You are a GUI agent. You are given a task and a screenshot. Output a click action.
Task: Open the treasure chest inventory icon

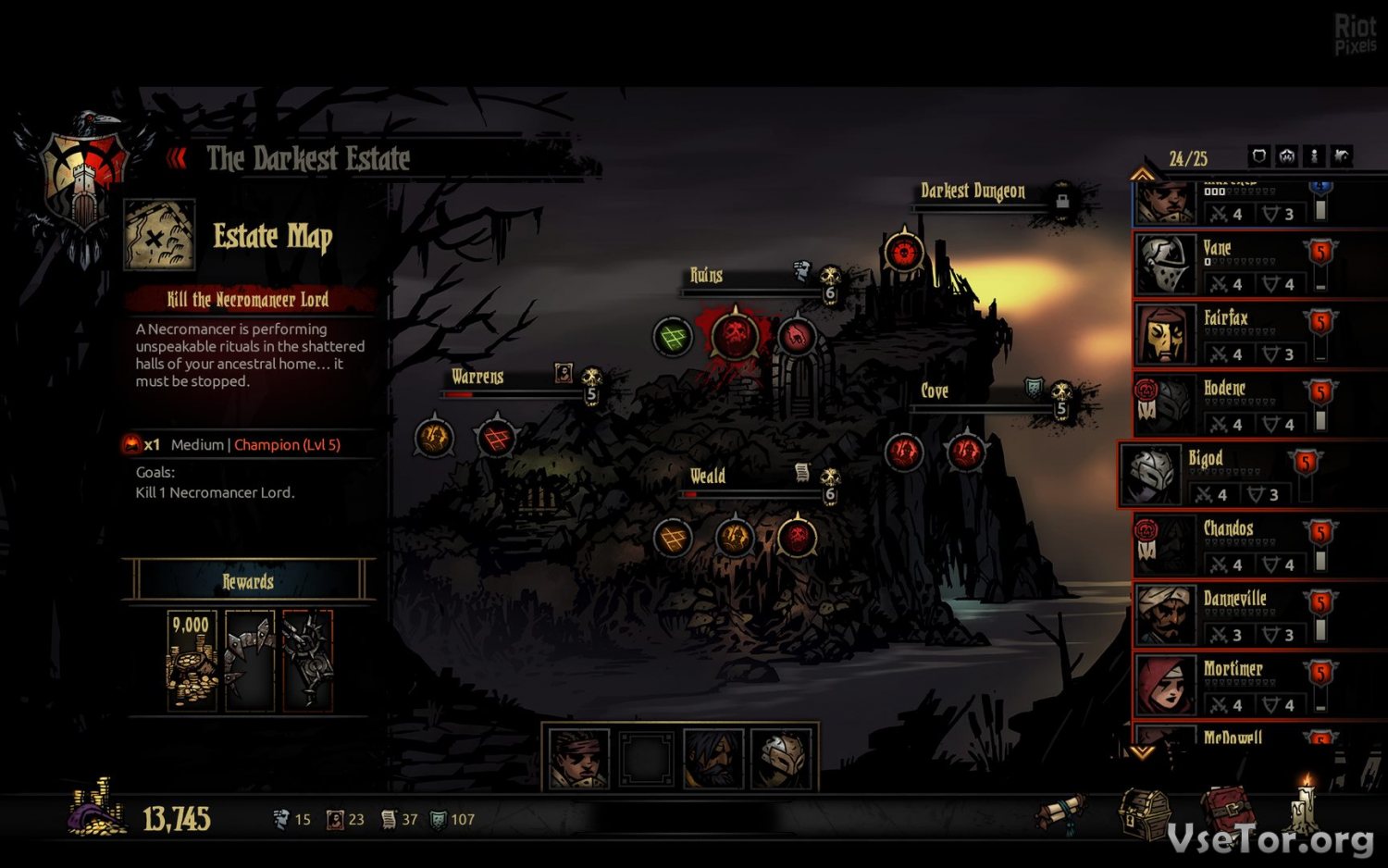tap(1144, 812)
